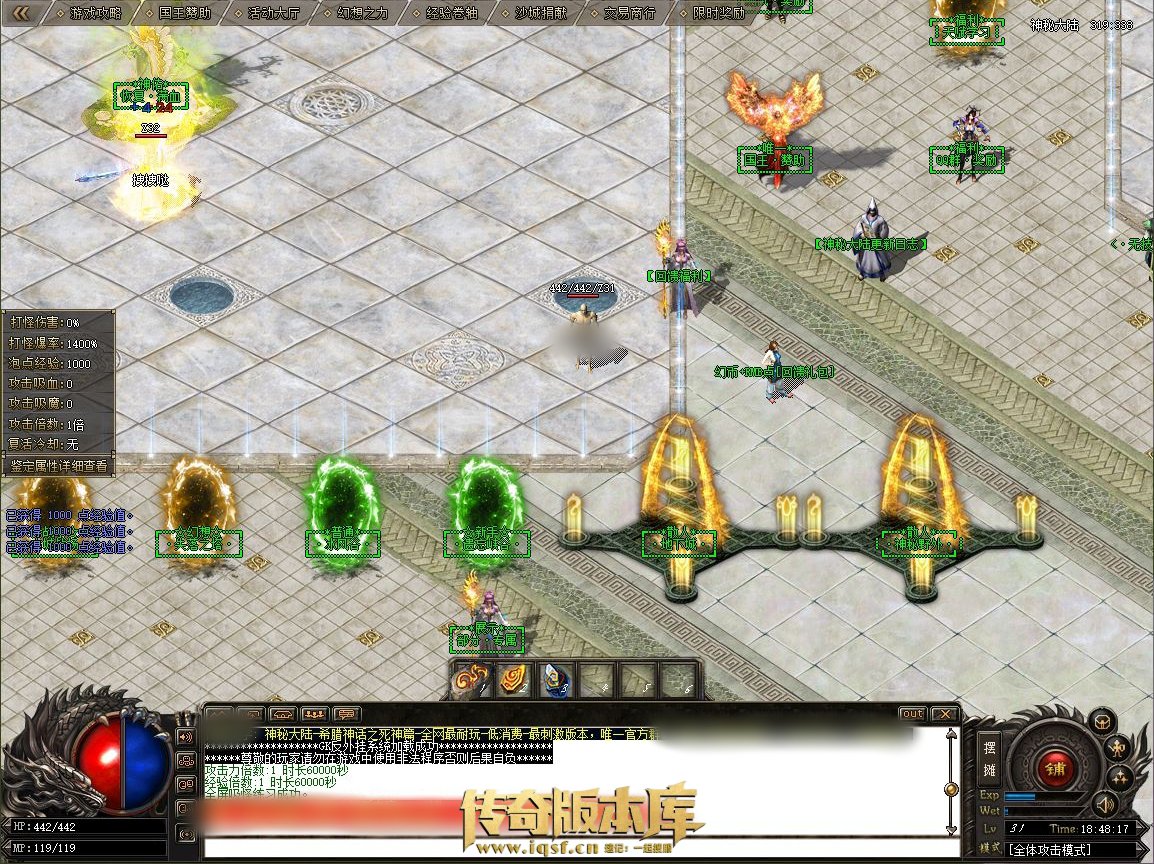Click the chat panel's out button

(912, 714)
